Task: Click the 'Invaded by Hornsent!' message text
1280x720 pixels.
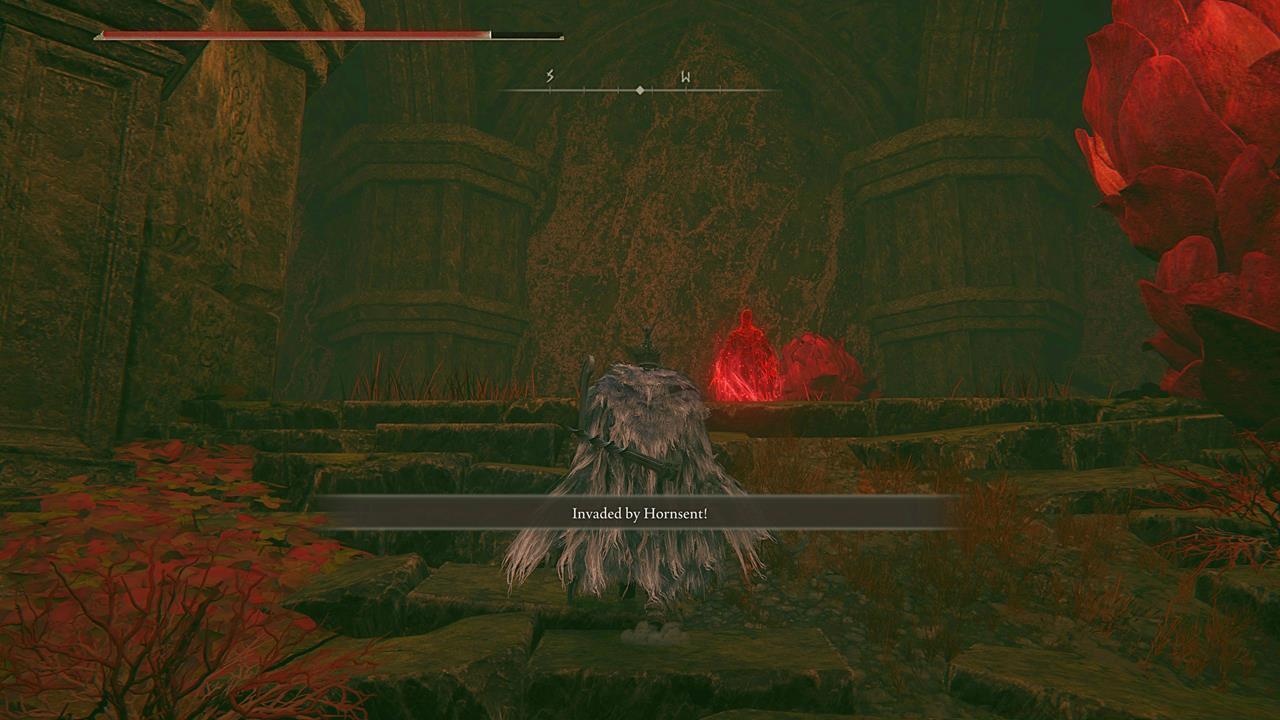Action: click(640, 512)
